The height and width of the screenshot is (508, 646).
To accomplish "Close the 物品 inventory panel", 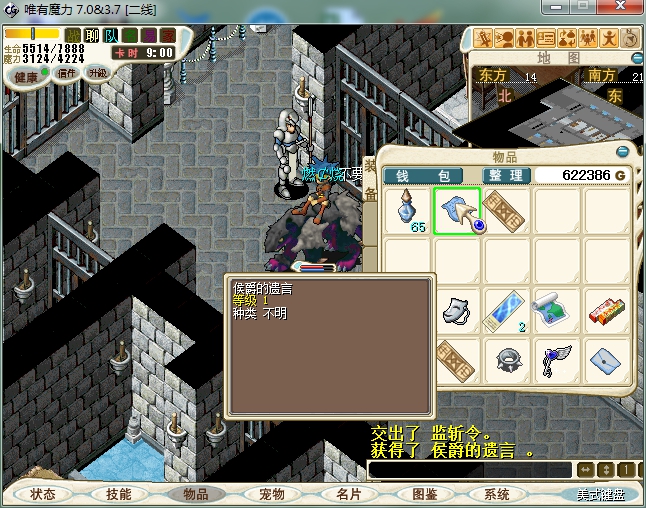I will pos(624,152).
